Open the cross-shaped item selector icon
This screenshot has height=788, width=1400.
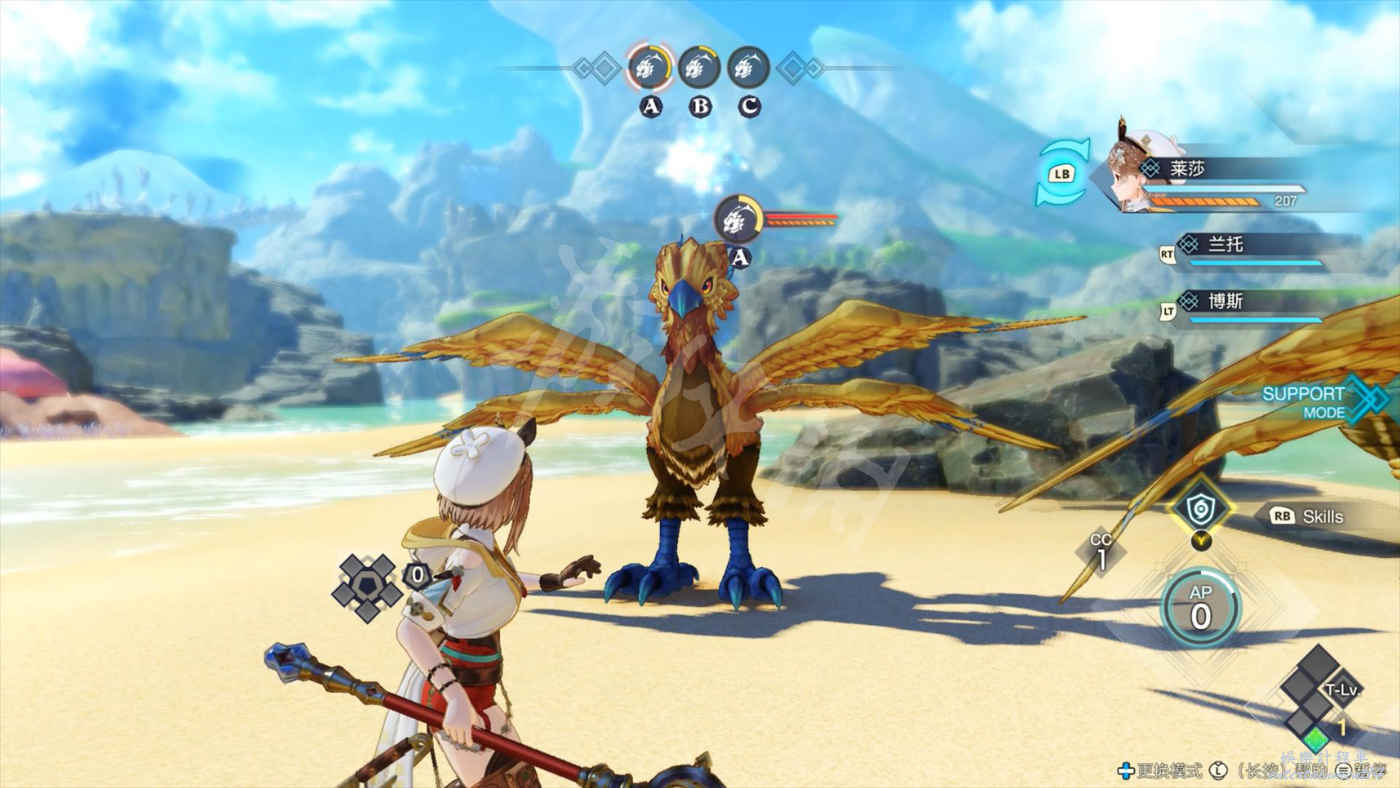pyautogui.click(x=367, y=588)
